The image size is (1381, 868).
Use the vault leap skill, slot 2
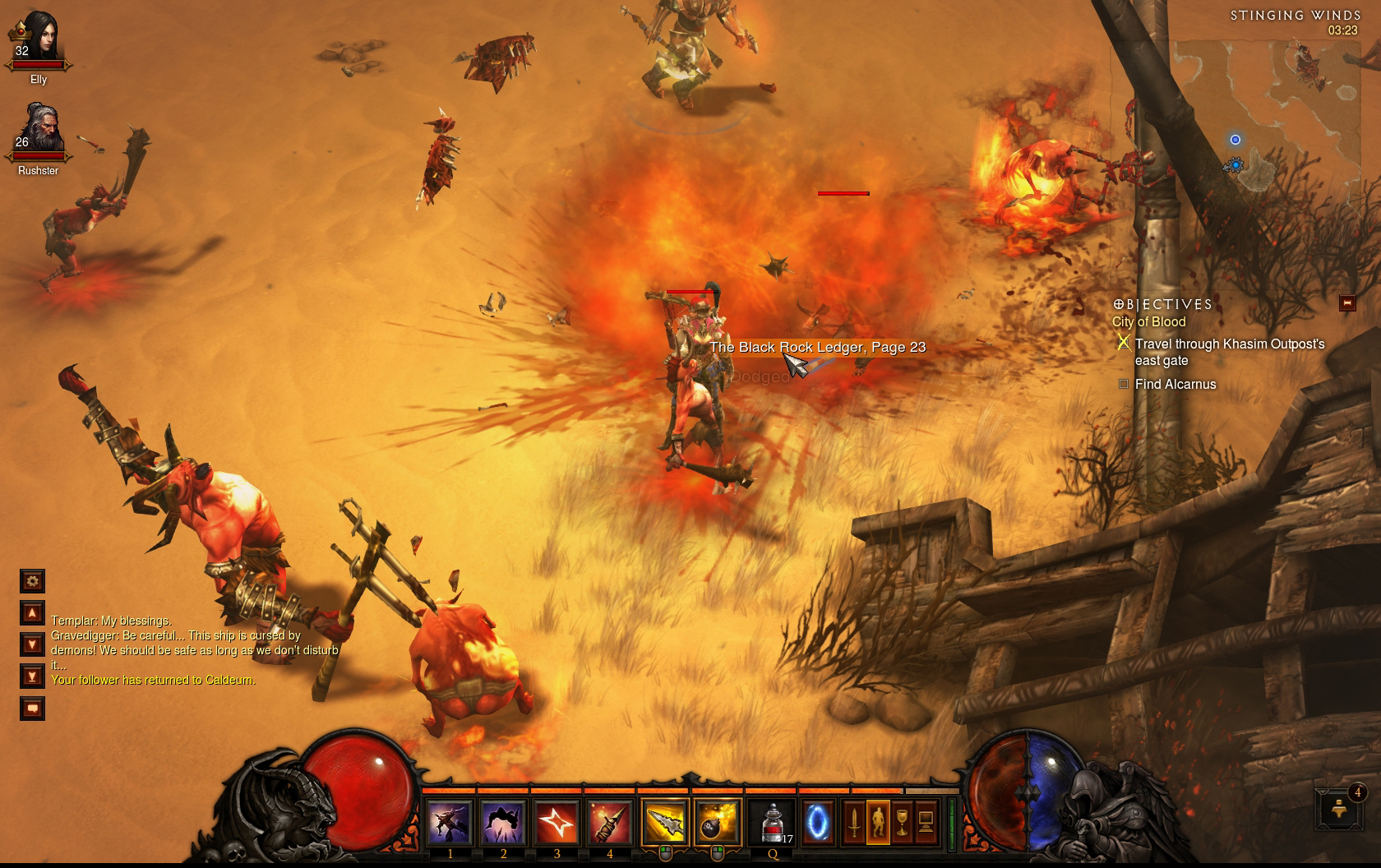tap(503, 822)
